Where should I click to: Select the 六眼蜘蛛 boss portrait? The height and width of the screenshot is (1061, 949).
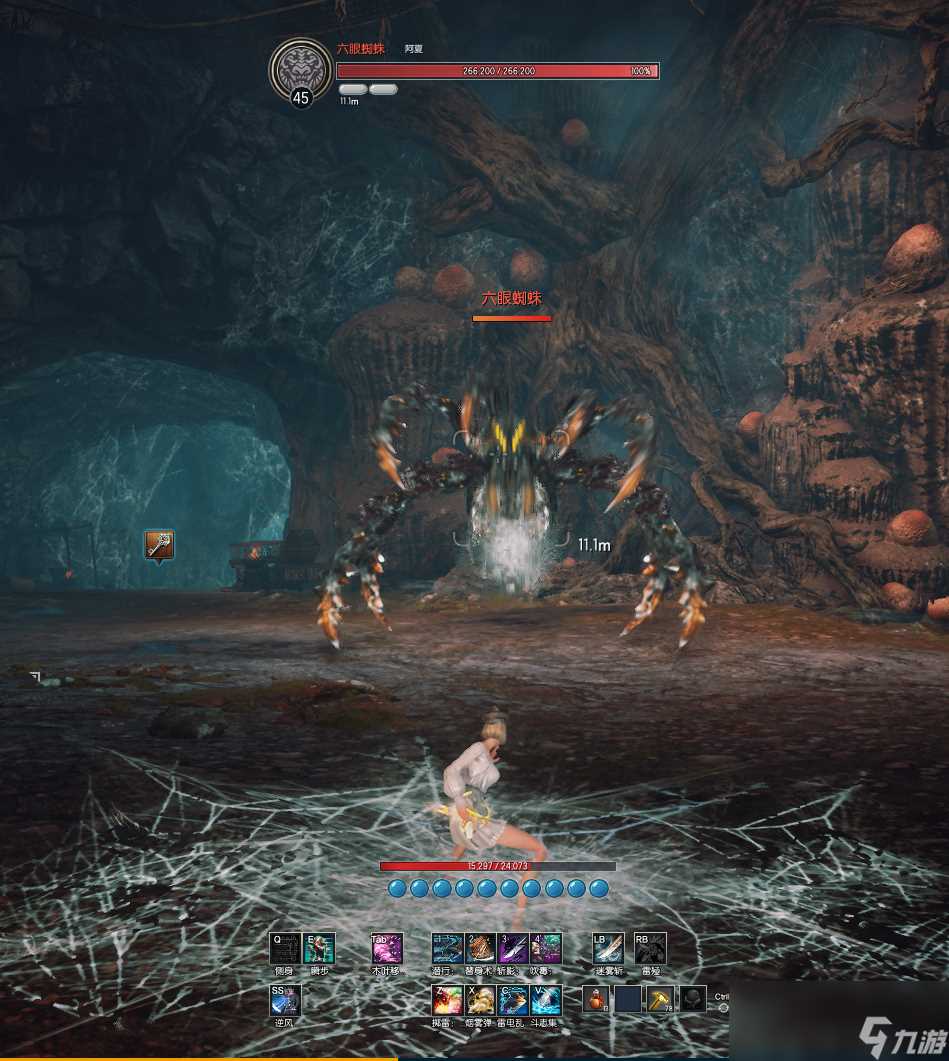[299, 68]
